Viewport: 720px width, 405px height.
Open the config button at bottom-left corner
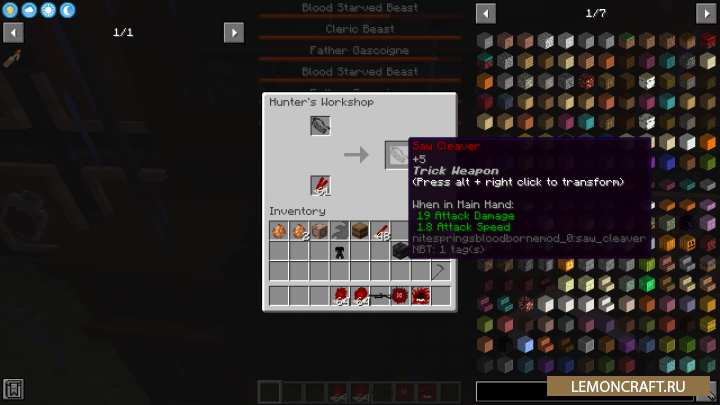[13, 389]
